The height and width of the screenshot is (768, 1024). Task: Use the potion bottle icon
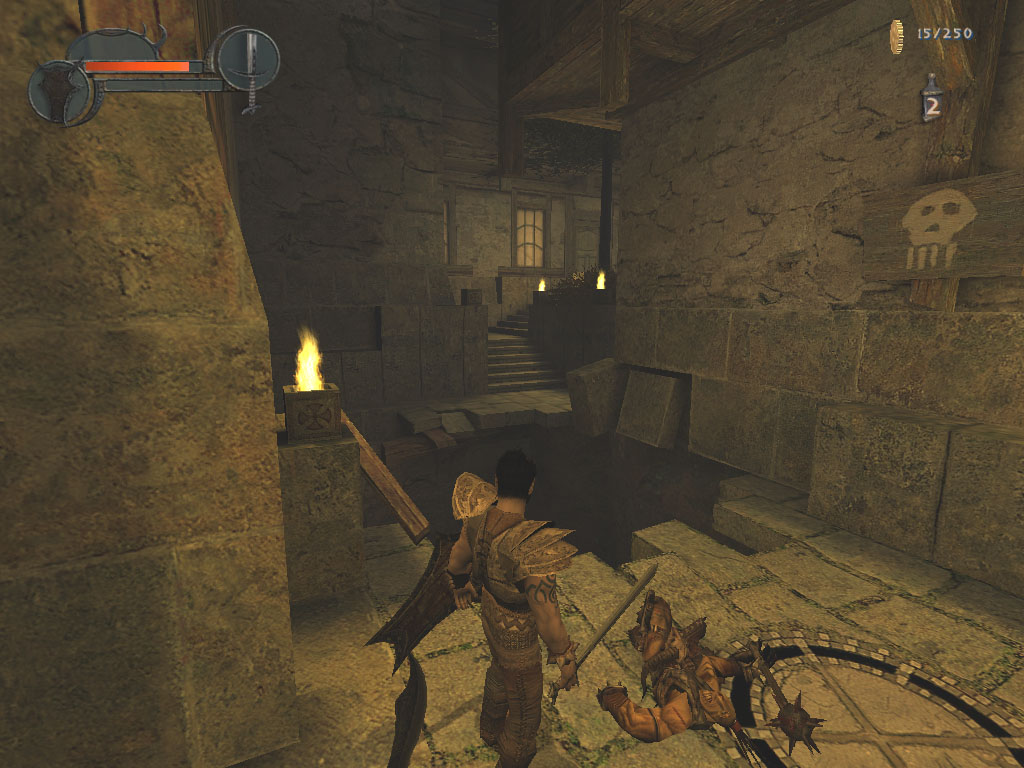931,99
